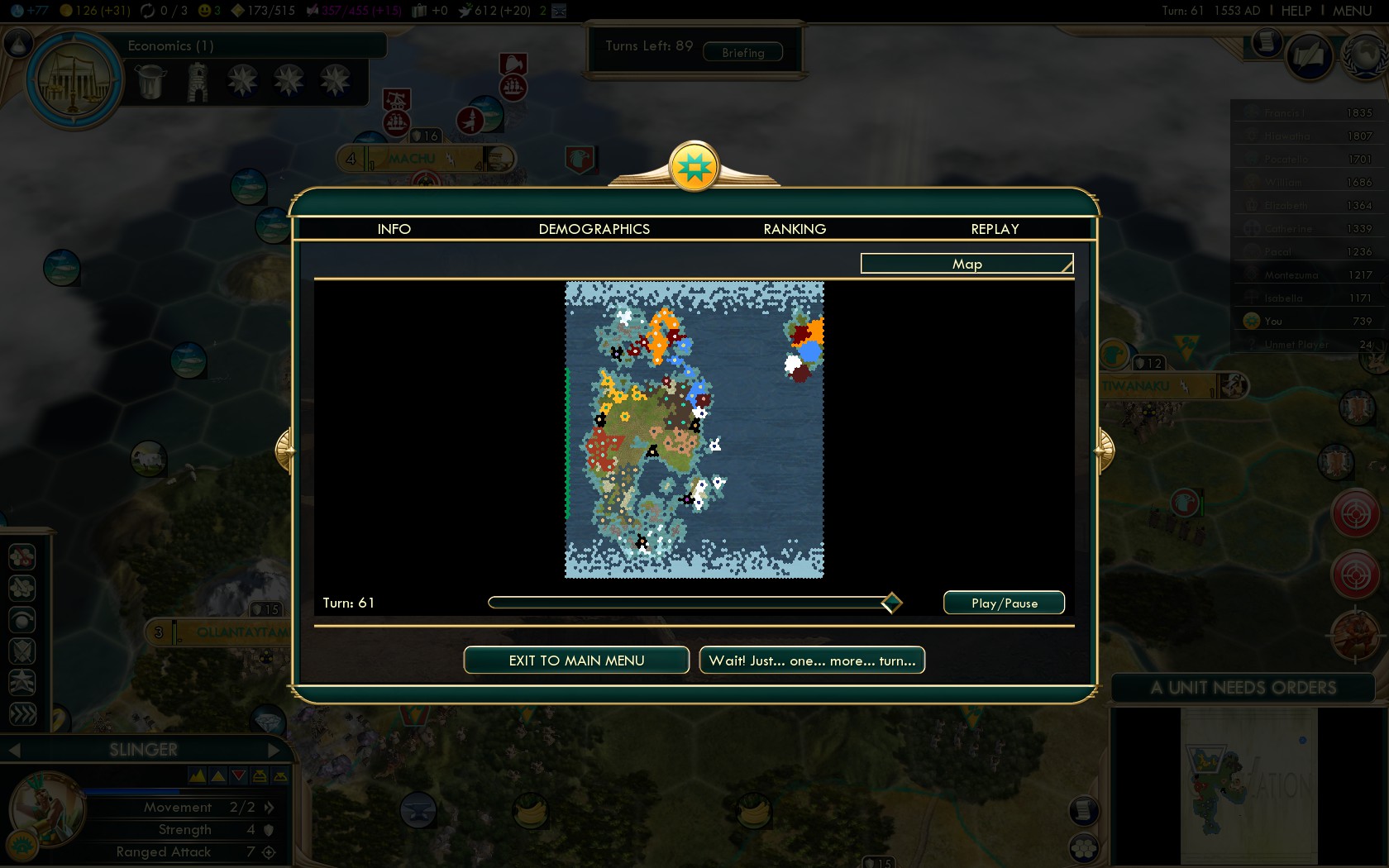This screenshot has height=868, width=1389.
Task: Cycle to the previous unit arrow
Action: click(x=14, y=750)
